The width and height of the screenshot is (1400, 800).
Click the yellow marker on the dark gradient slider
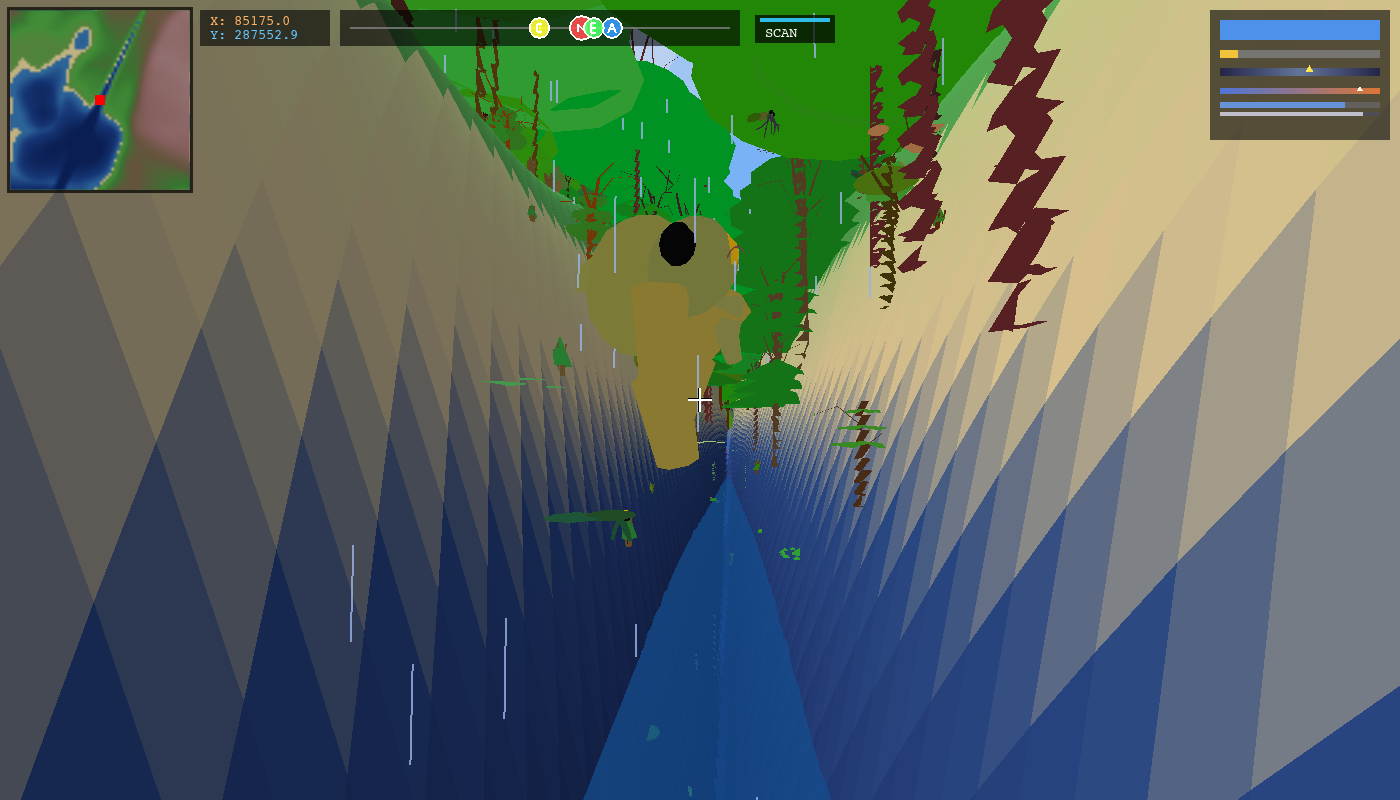tap(1309, 69)
